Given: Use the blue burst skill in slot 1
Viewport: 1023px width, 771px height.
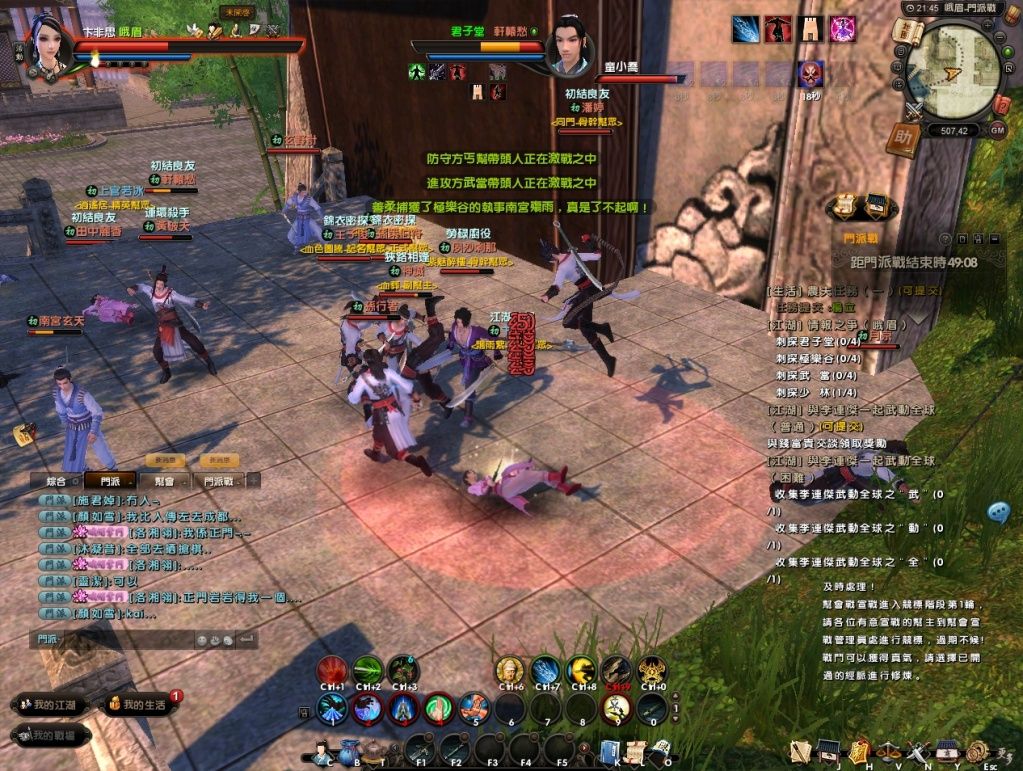Looking at the screenshot, I should [x=332, y=708].
